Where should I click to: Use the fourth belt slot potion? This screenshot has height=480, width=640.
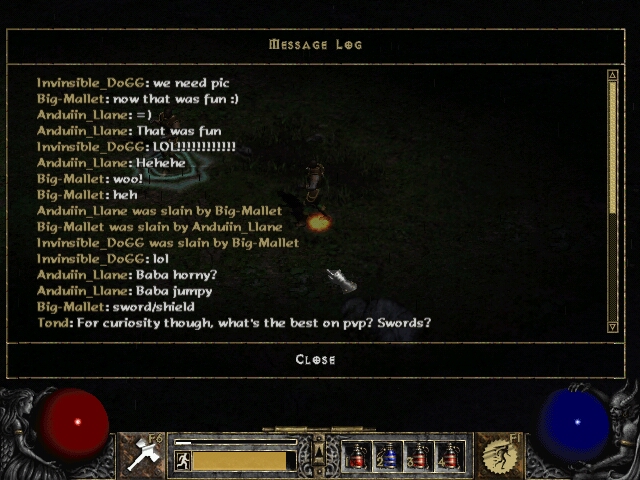point(450,457)
